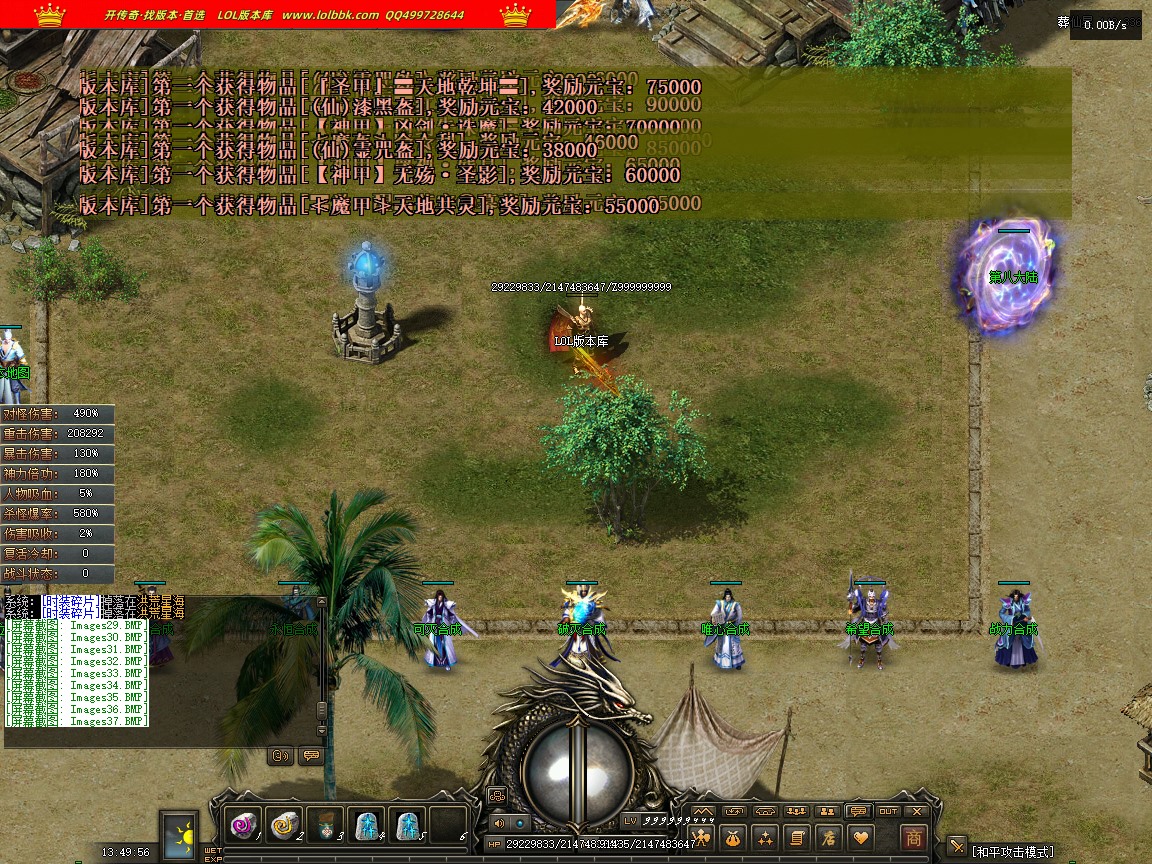
Task: Open the chat bubble button below chat log
Action: [x=310, y=756]
